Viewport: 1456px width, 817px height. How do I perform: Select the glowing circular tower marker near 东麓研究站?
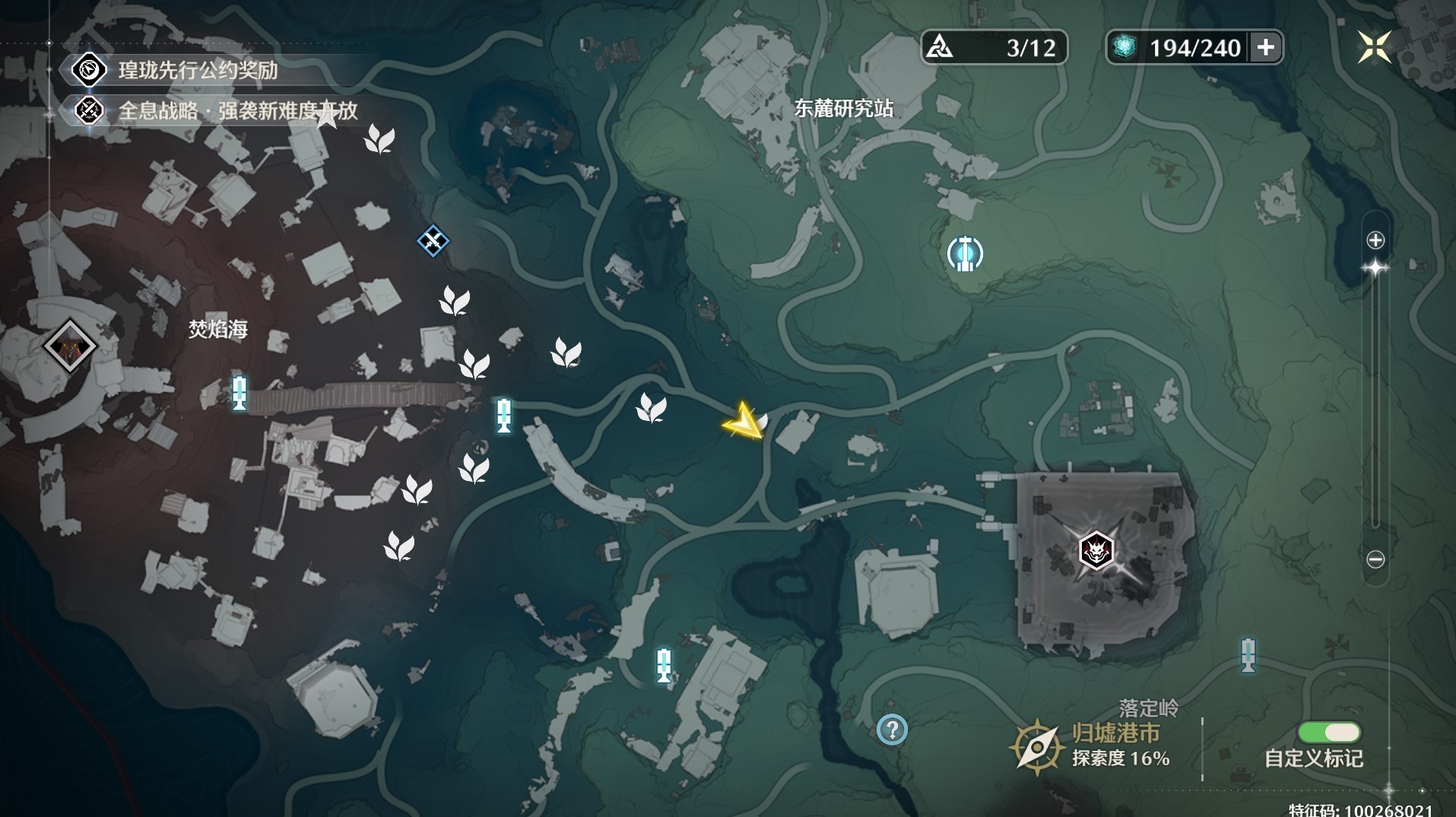(x=965, y=254)
